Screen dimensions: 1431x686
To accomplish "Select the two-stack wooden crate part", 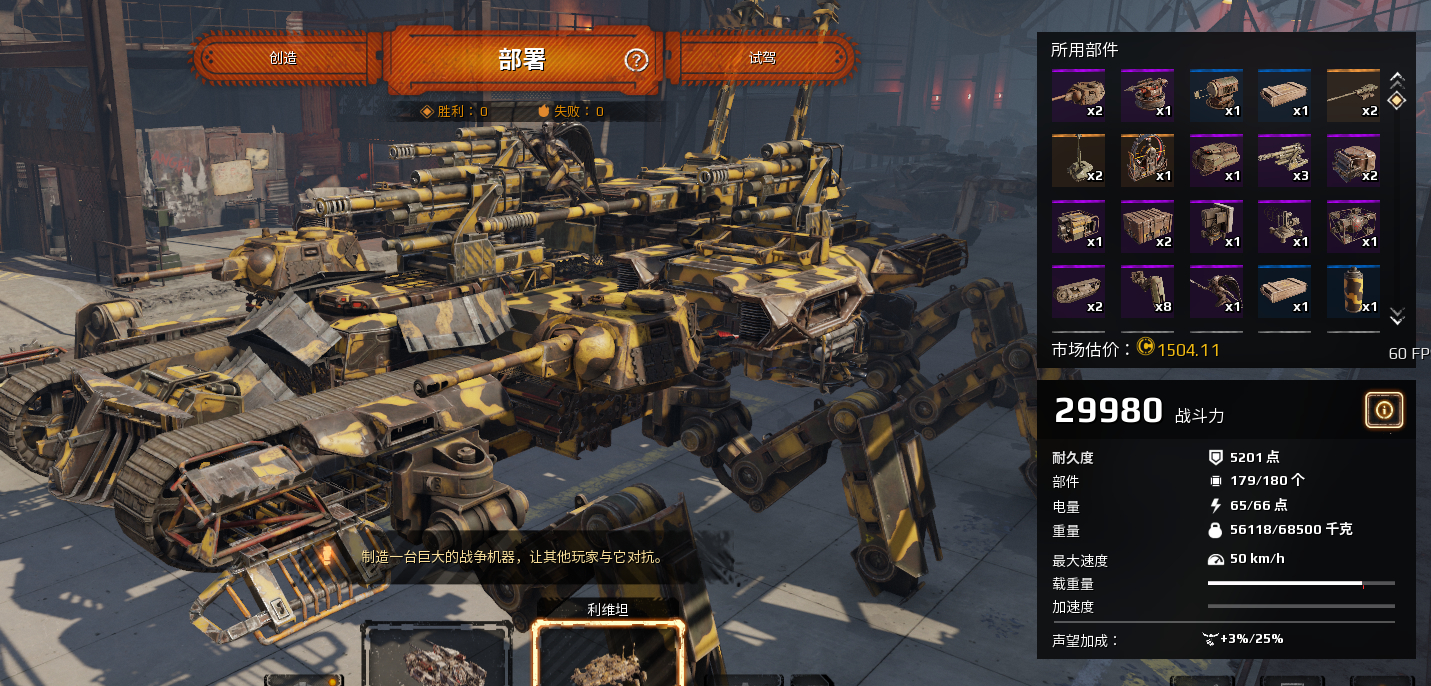I will (x=1146, y=226).
